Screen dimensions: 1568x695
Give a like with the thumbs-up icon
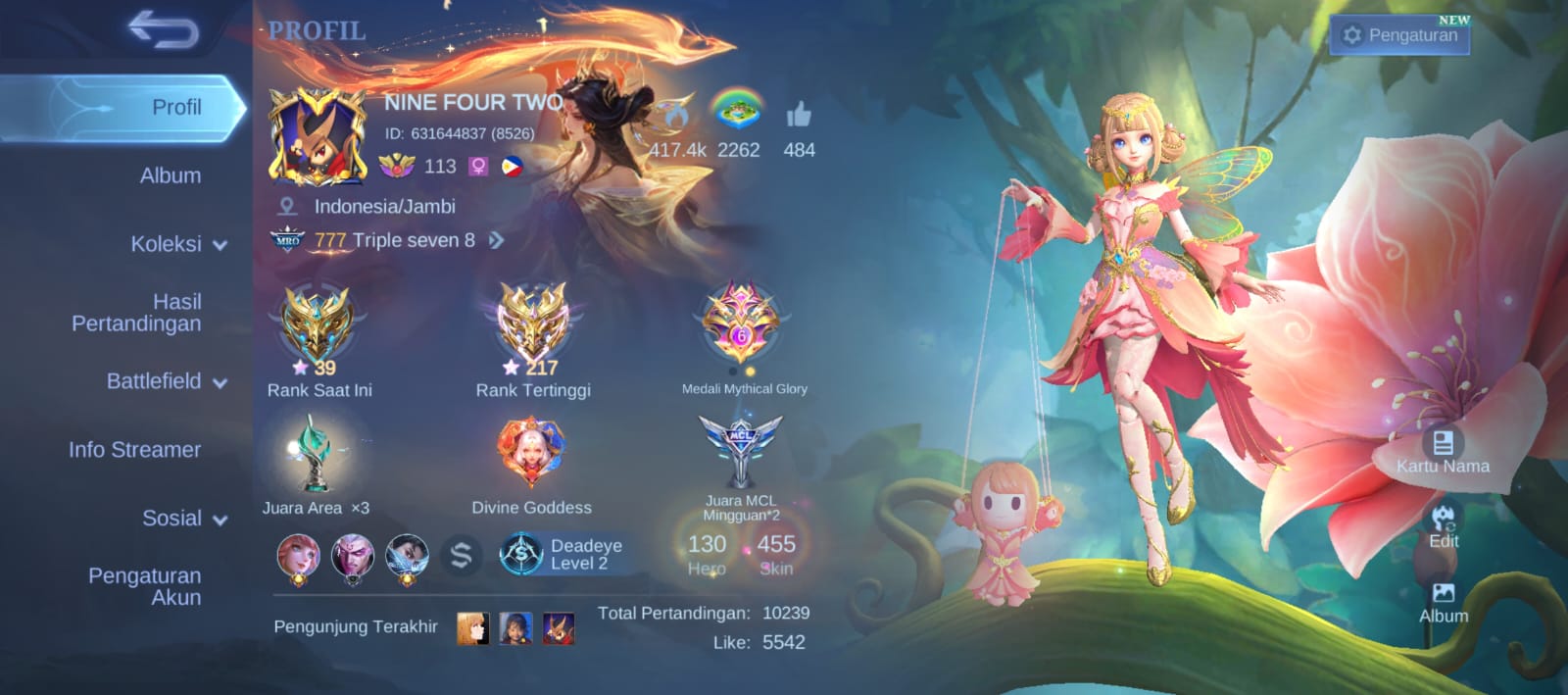(799, 117)
